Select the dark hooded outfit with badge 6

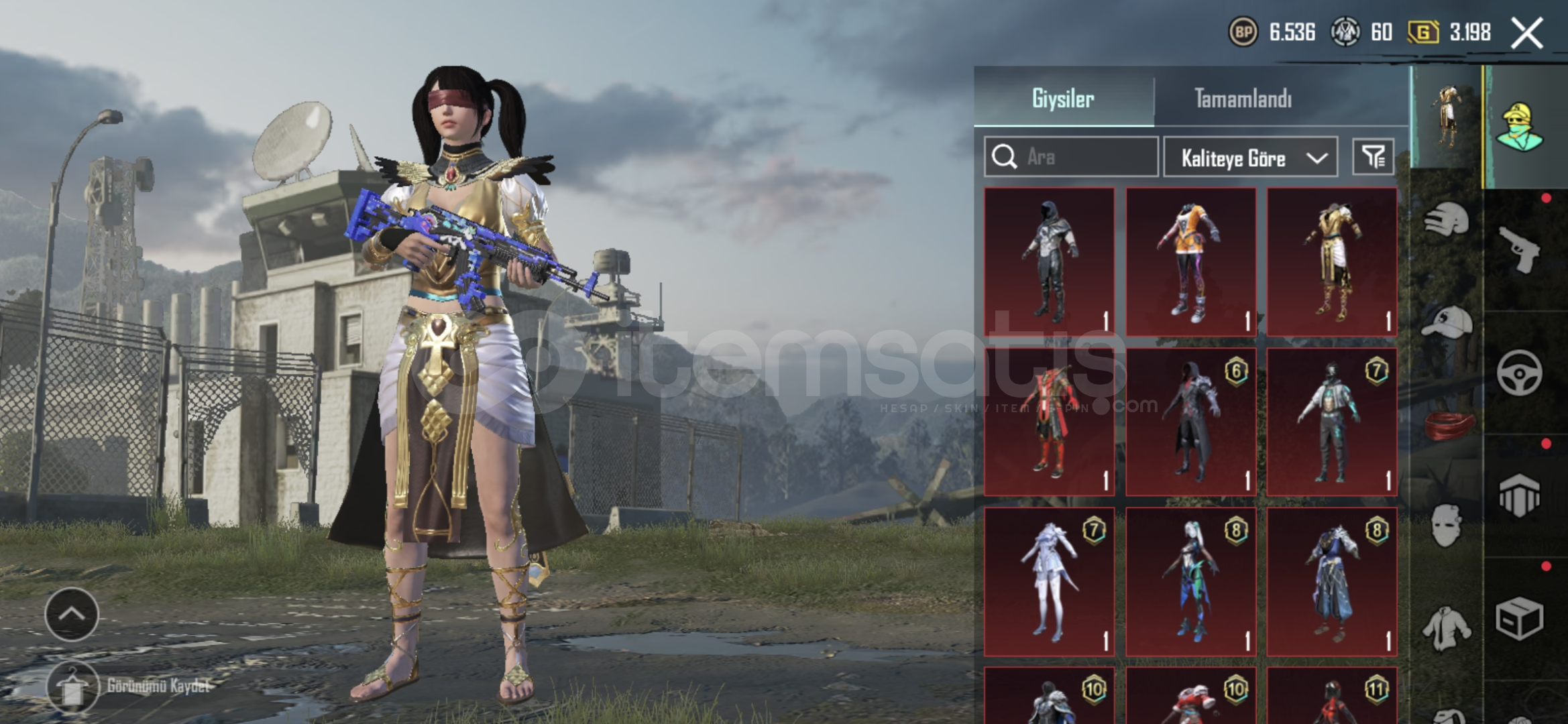tap(1191, 421)
